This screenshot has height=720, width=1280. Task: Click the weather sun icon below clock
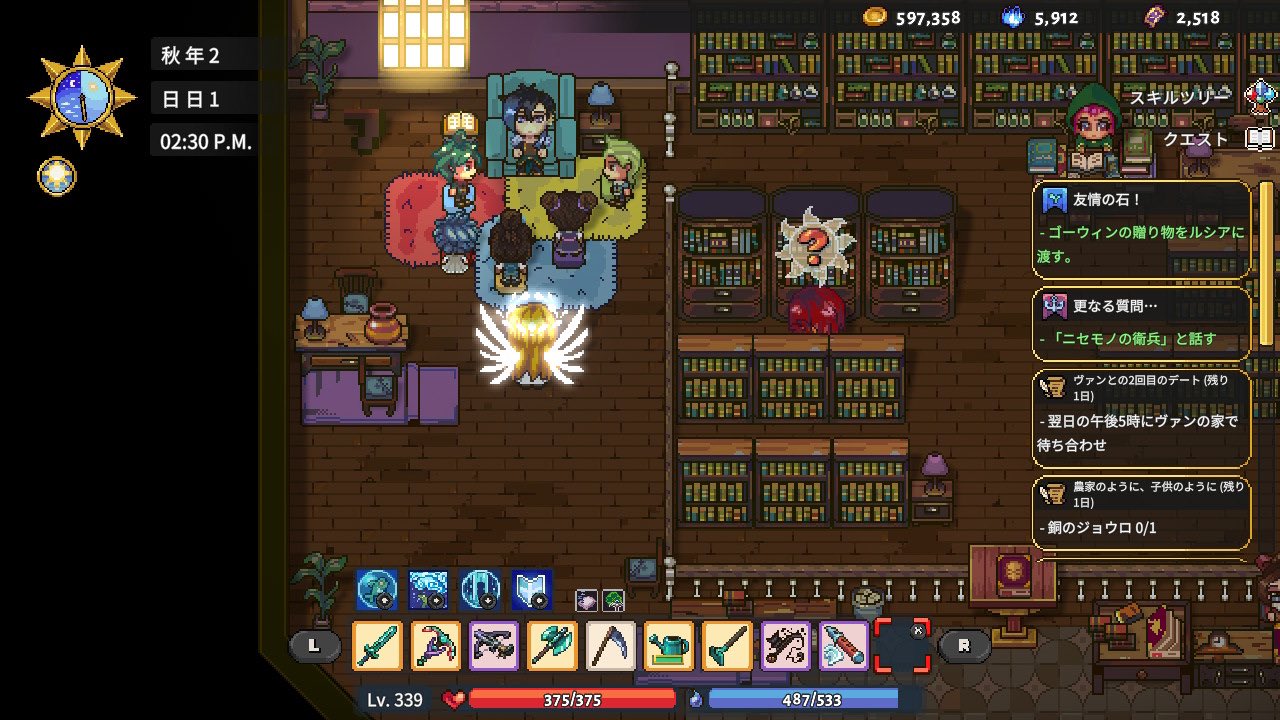pyautogui.click(x=55, y=177)
